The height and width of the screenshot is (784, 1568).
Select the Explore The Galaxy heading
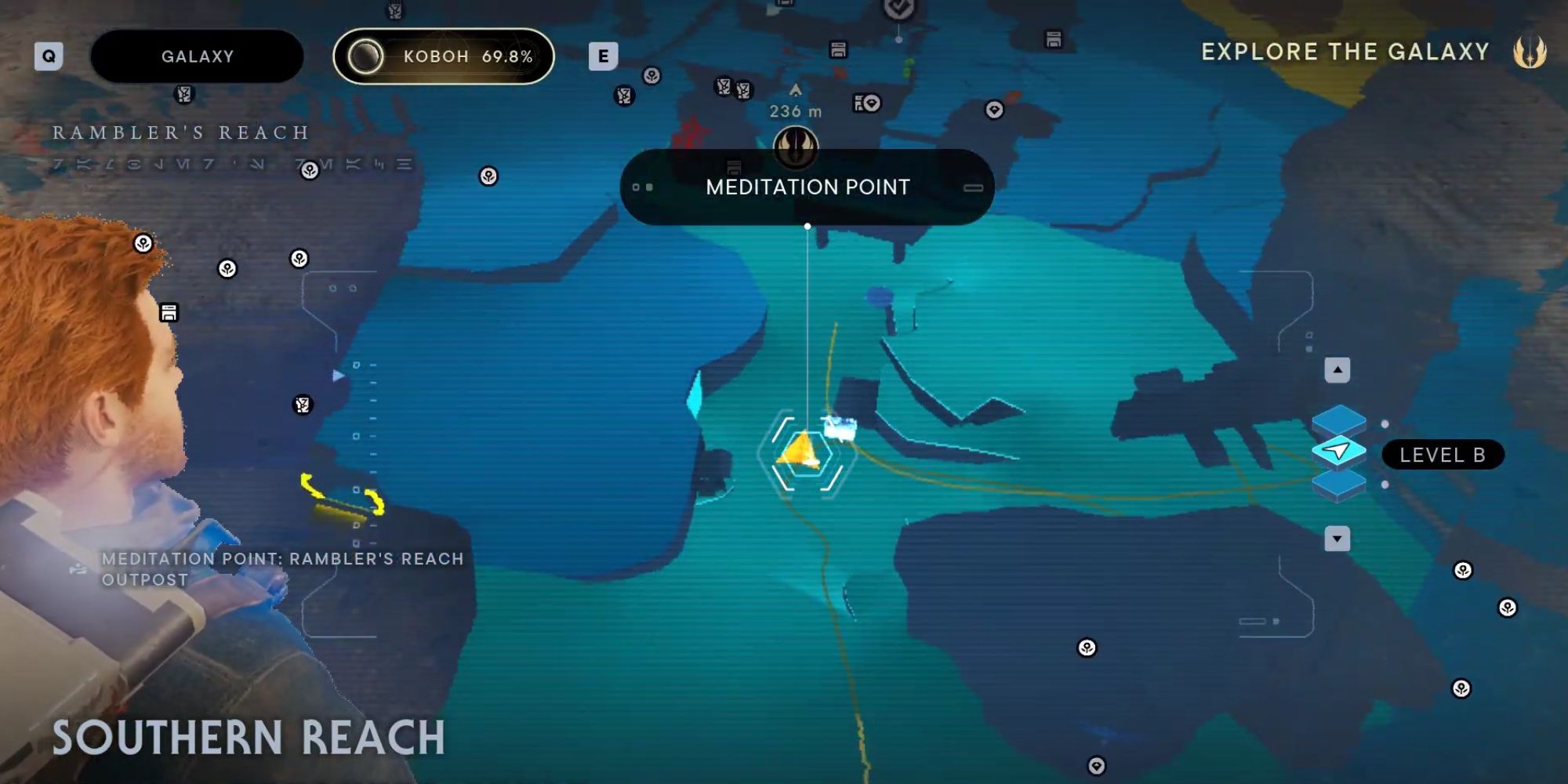pos(1344,52)
